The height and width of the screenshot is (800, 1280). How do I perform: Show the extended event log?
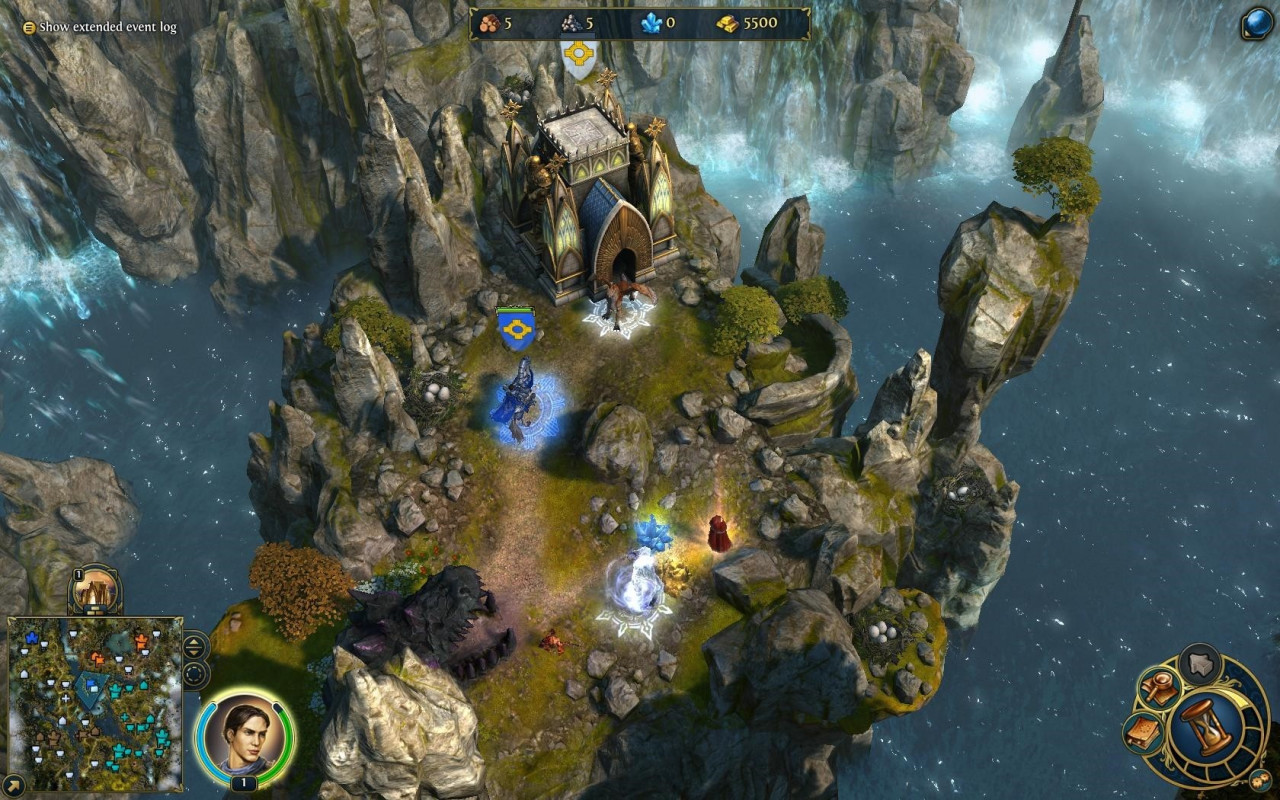click(x=99, y=27)
